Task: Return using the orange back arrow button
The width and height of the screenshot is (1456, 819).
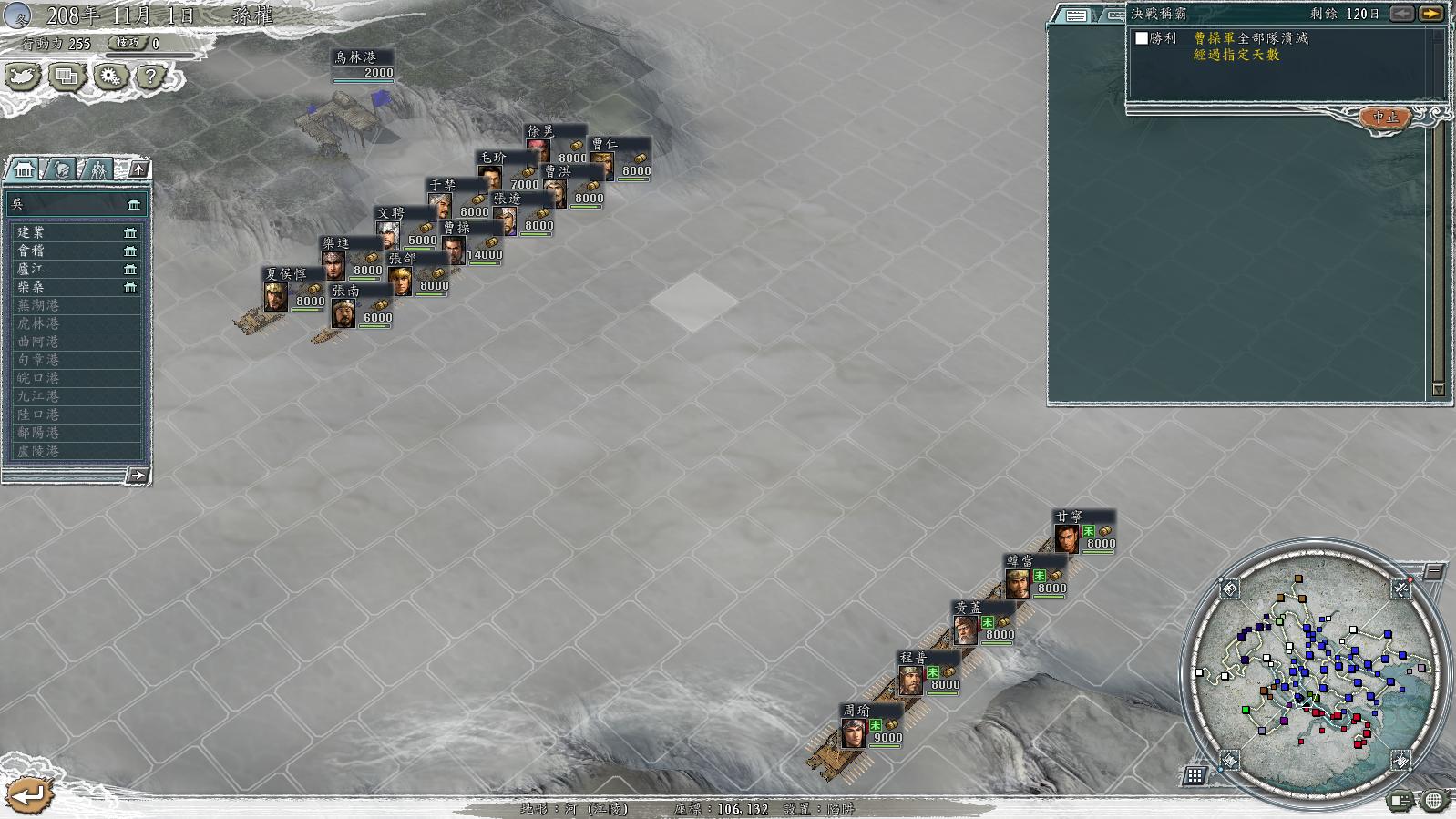Action: [29, 794]
